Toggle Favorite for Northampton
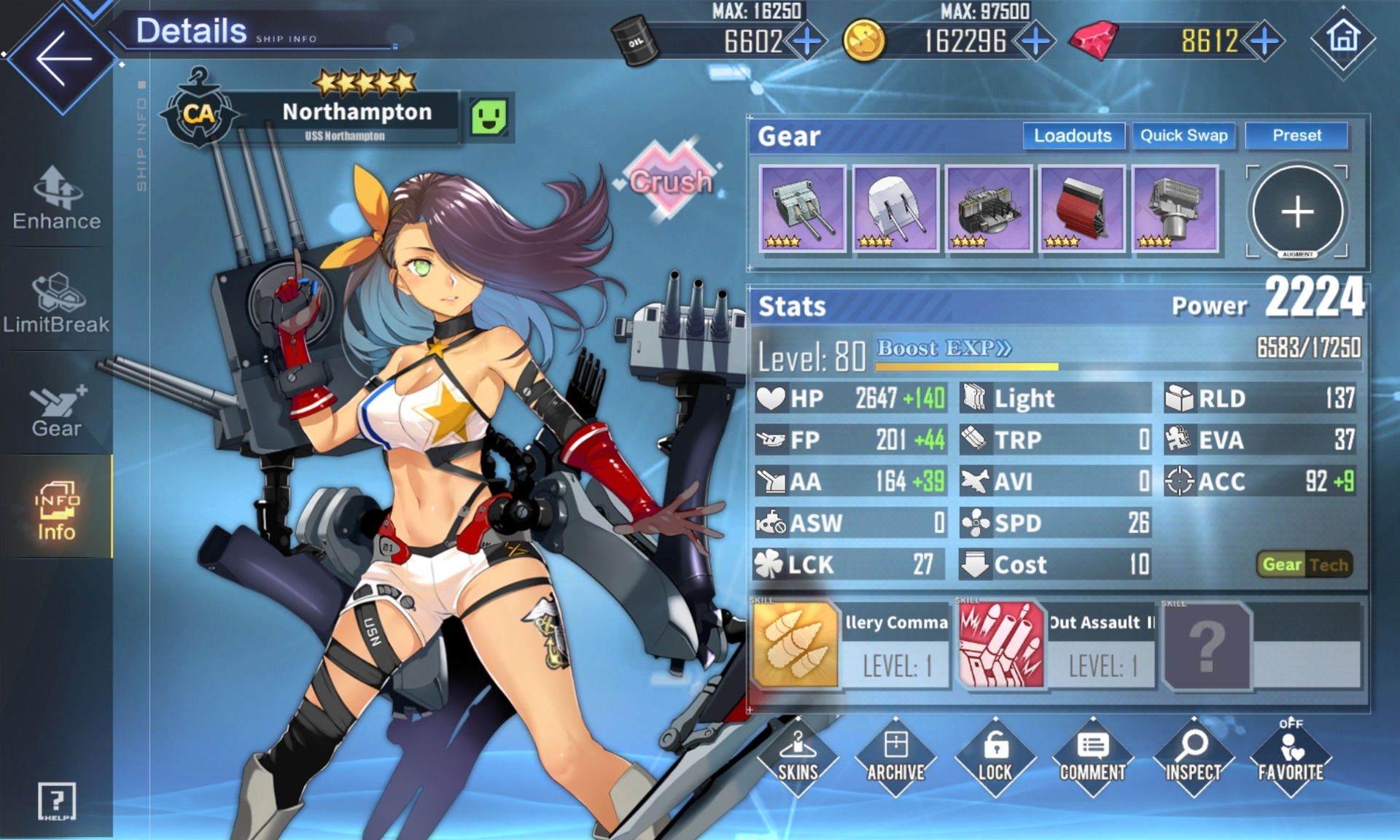This screenshot has width=1400, height=840. [1291, 758]
